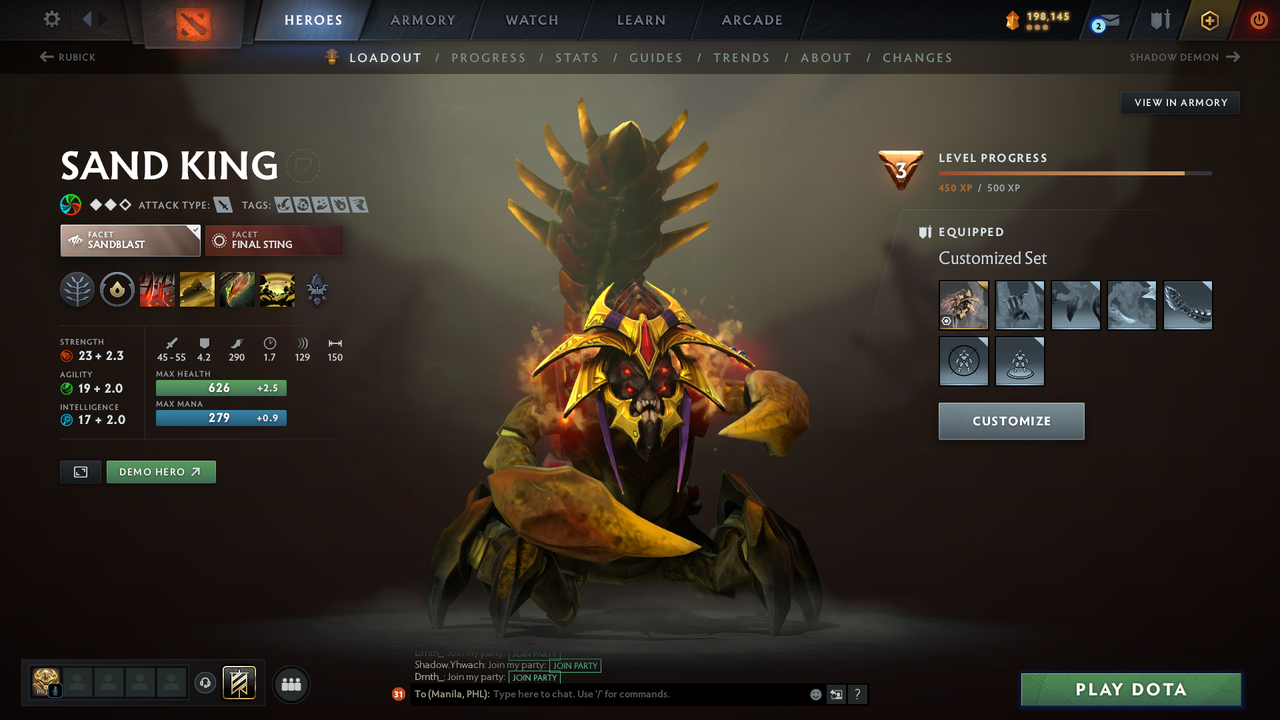Toggle the Sandblast facet selection
The width and height of the screenshot is (1280, 720).
click(x=130, y=240)
